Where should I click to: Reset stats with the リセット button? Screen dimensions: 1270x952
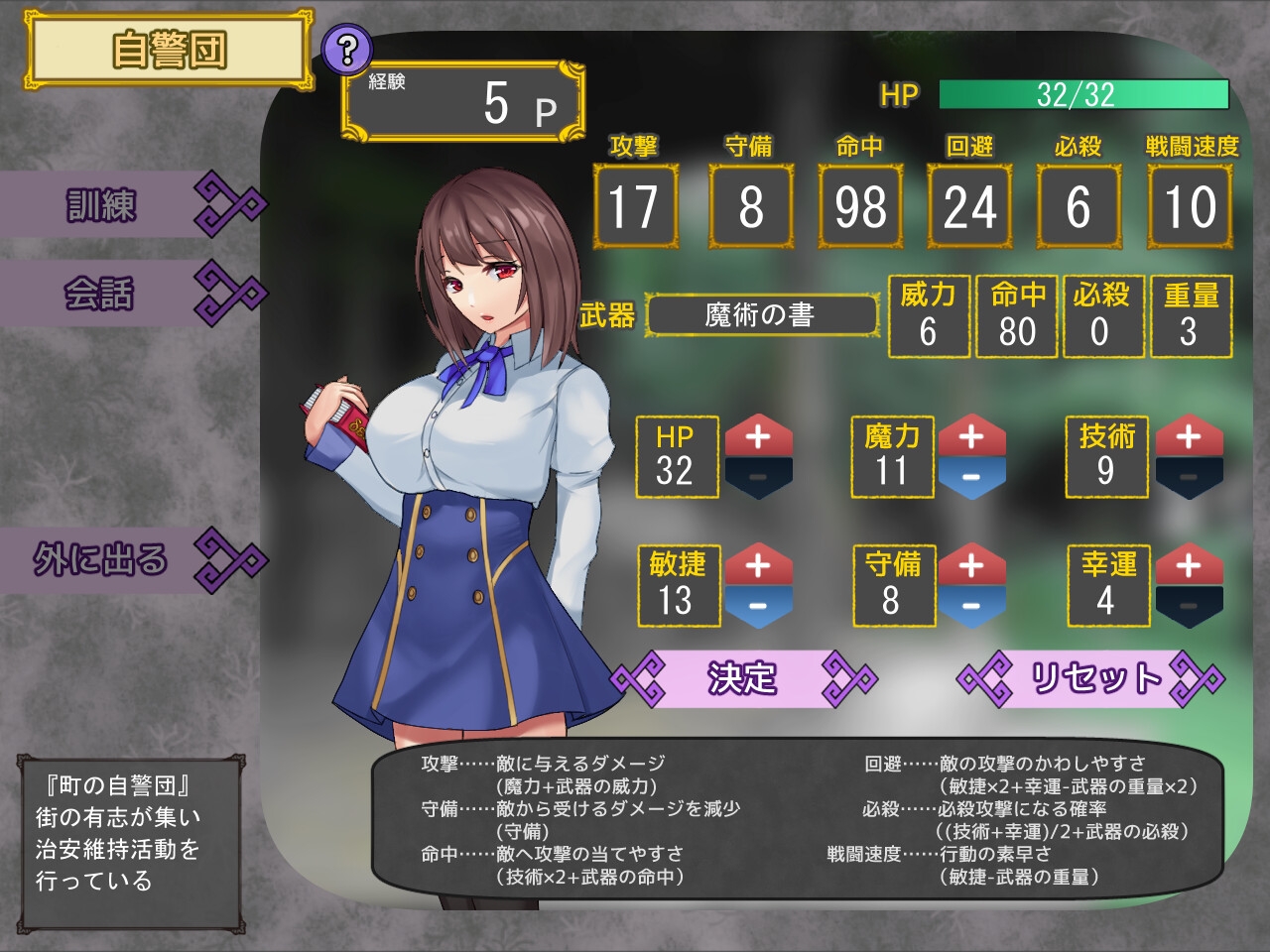pos(1093,679)
